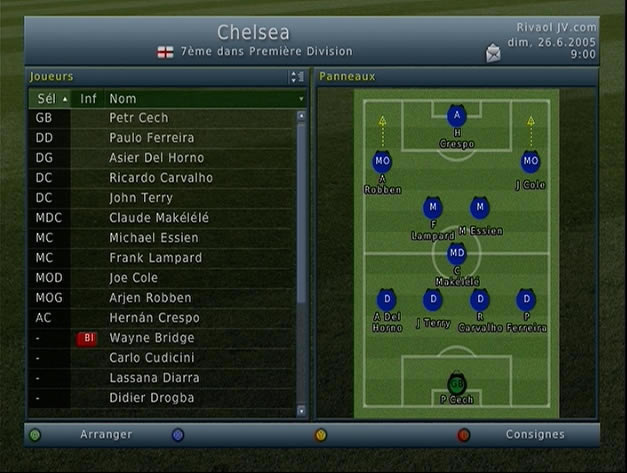Choose Makélélé's defensive midfield marker
This screenshot has height=473, width=627.
pos(456,254)
